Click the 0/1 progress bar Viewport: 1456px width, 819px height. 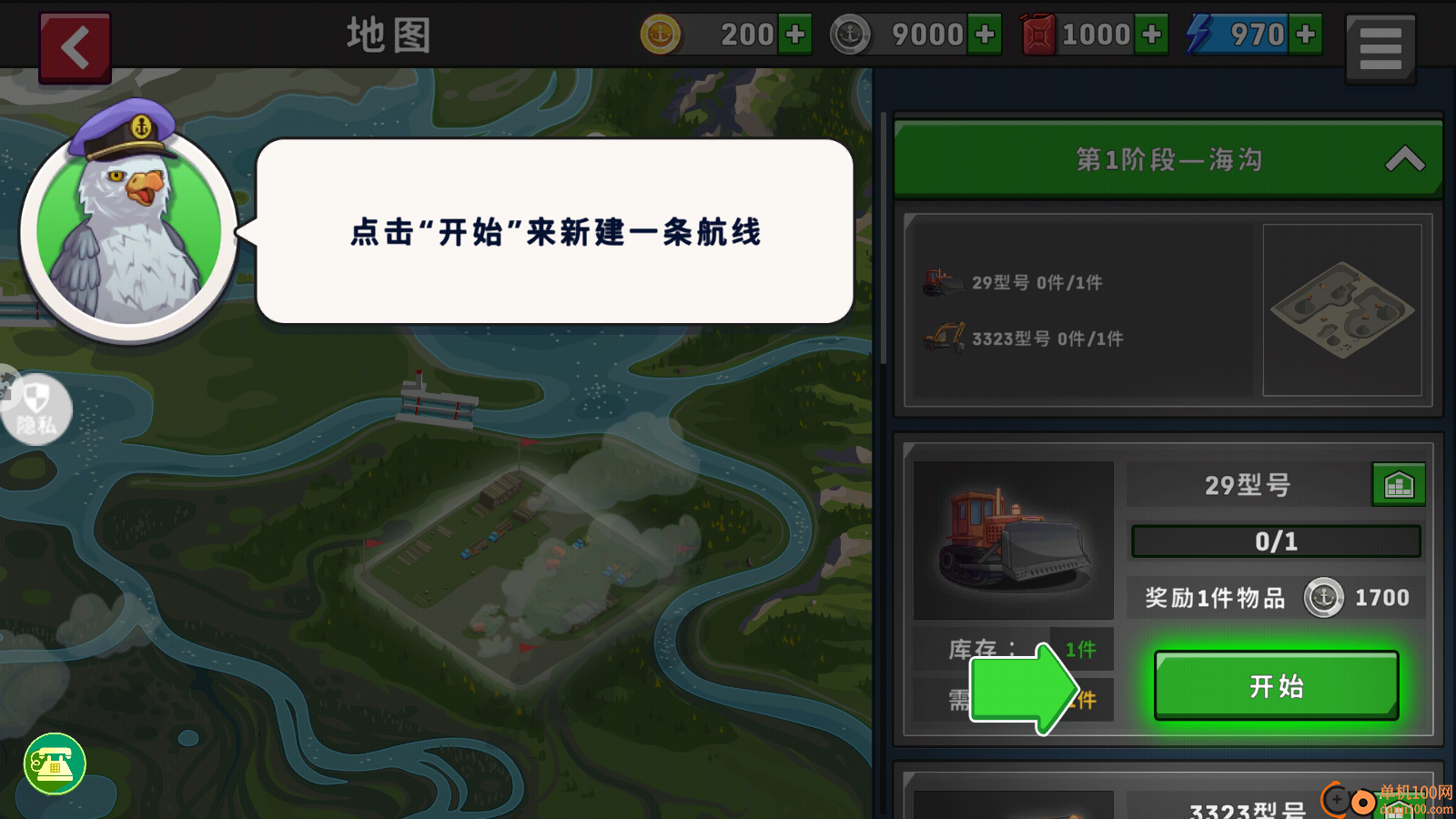1275,541
